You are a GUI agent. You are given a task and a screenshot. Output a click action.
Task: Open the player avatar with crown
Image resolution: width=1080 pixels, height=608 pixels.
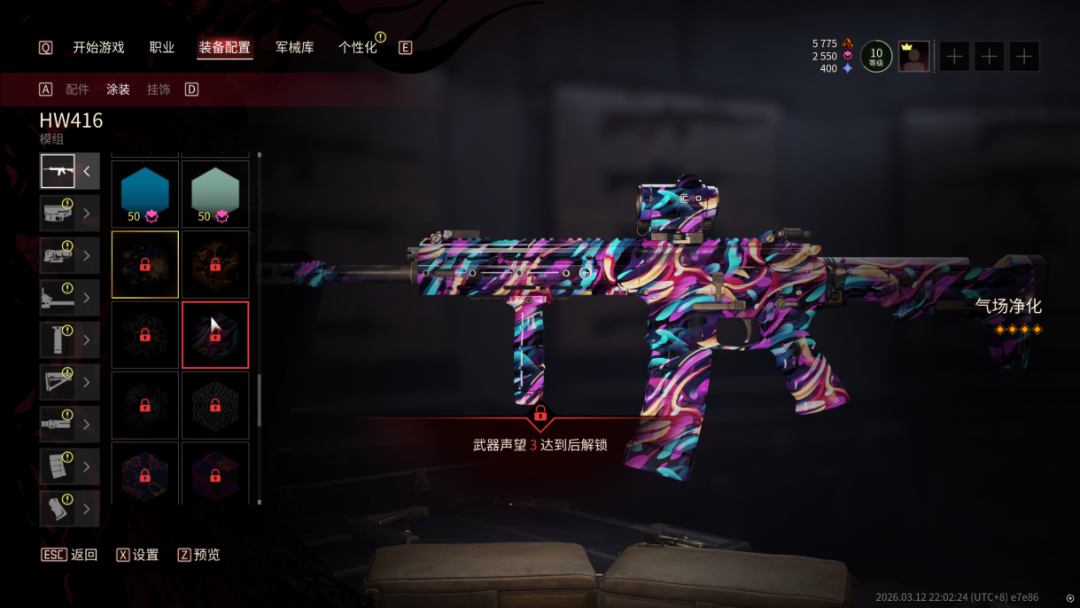coord(913,56)
